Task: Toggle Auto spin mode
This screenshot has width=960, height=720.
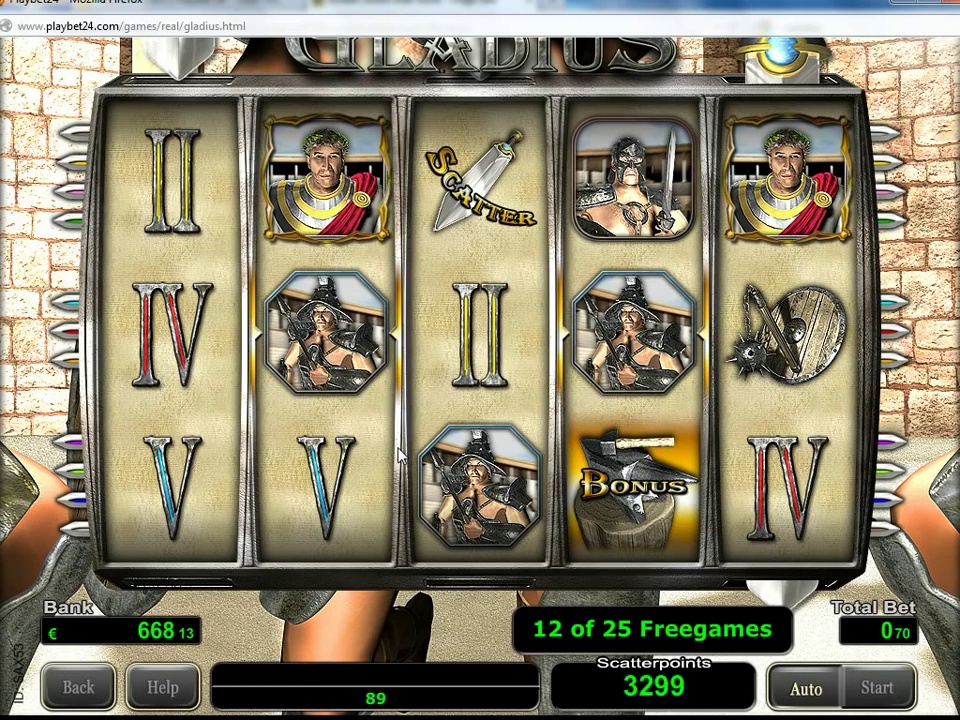Action: (x=806, y=688)
